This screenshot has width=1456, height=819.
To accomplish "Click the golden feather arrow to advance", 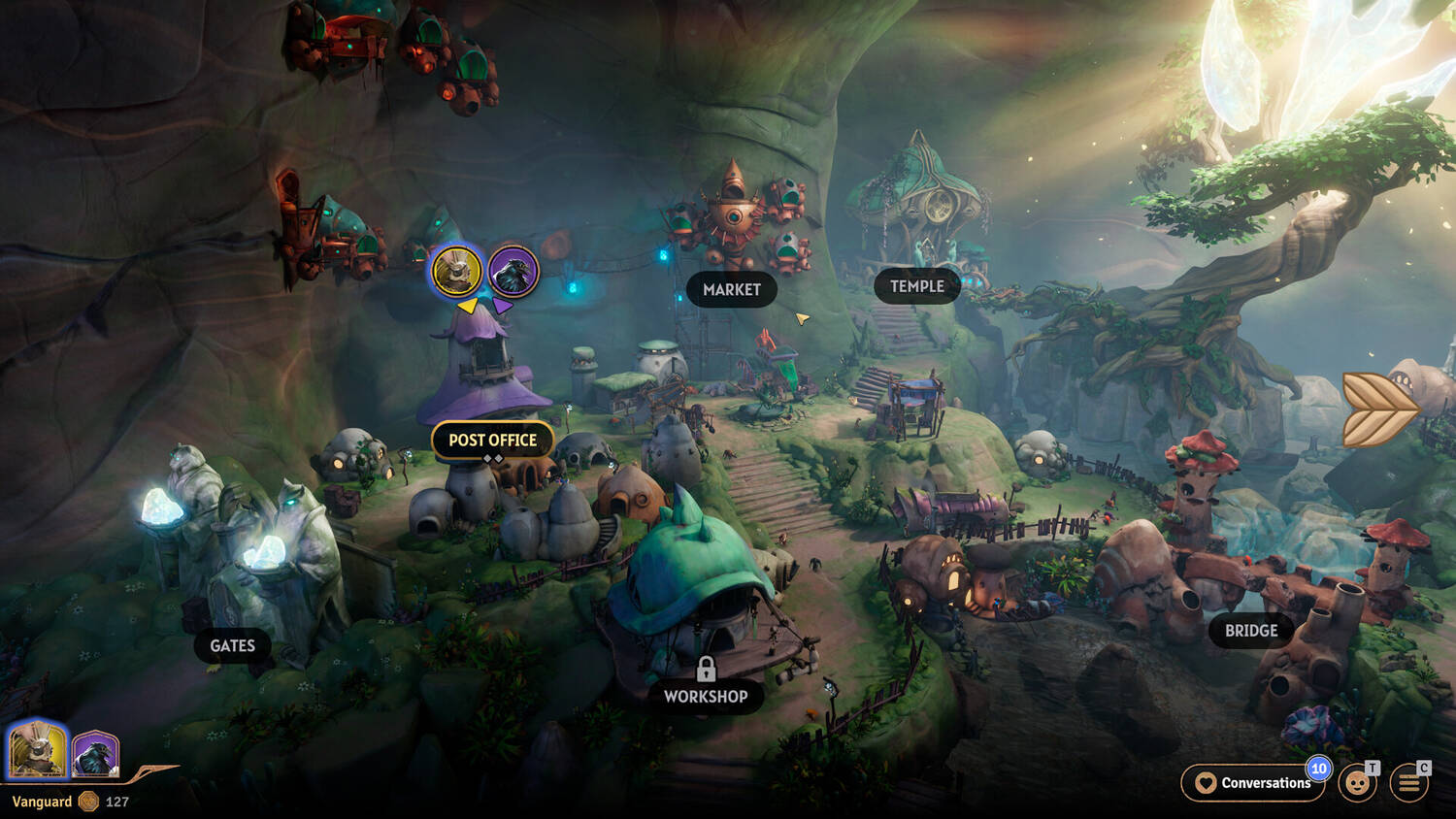I will click(1378, 408).
